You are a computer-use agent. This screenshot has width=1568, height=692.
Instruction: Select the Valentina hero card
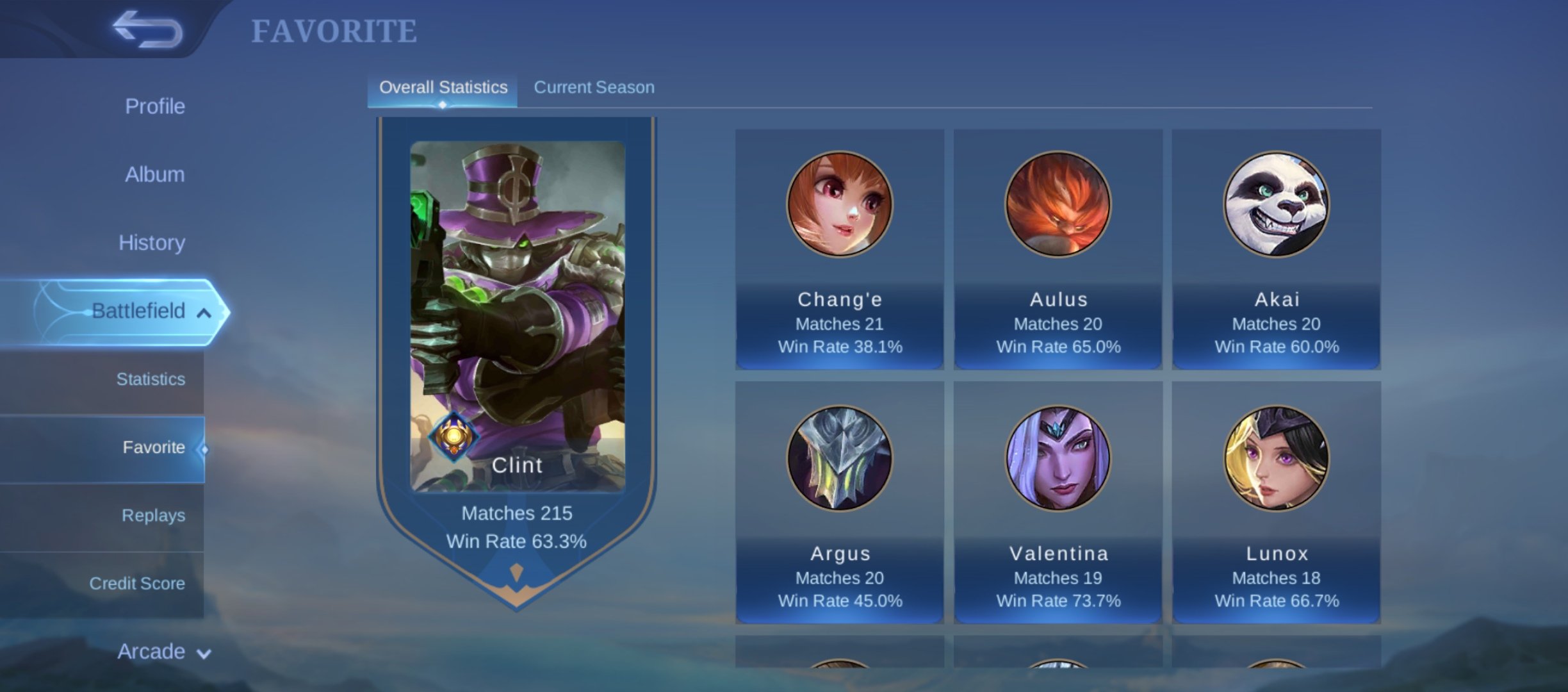1058,502
